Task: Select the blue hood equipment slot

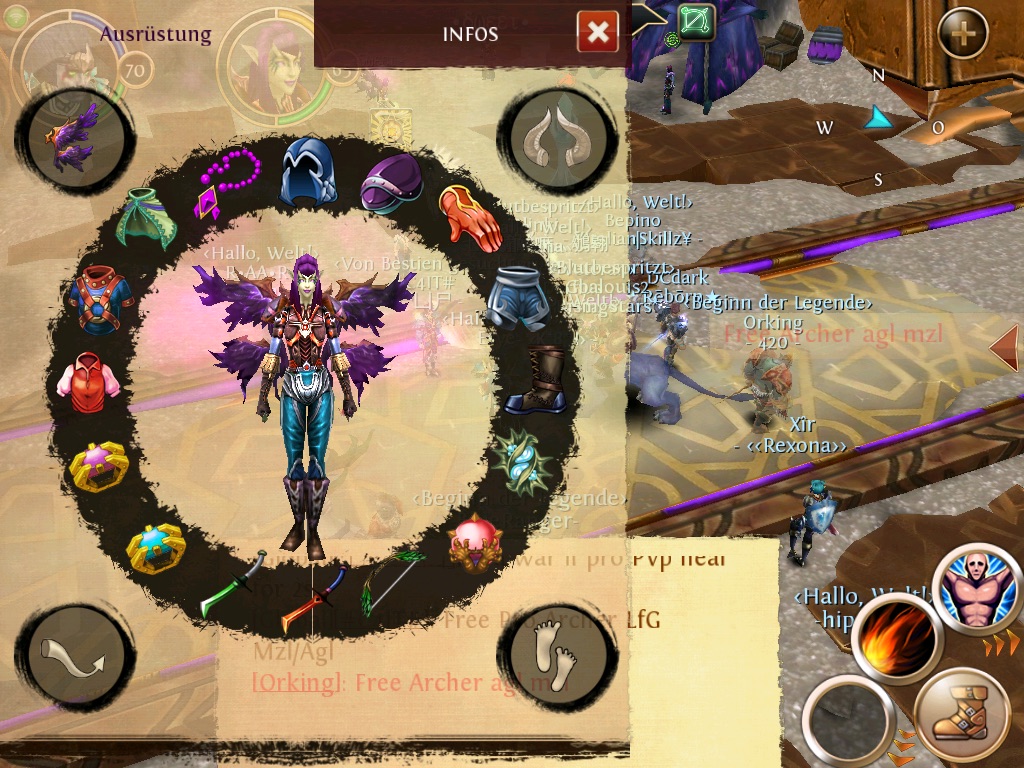Action: coord(308,170)
